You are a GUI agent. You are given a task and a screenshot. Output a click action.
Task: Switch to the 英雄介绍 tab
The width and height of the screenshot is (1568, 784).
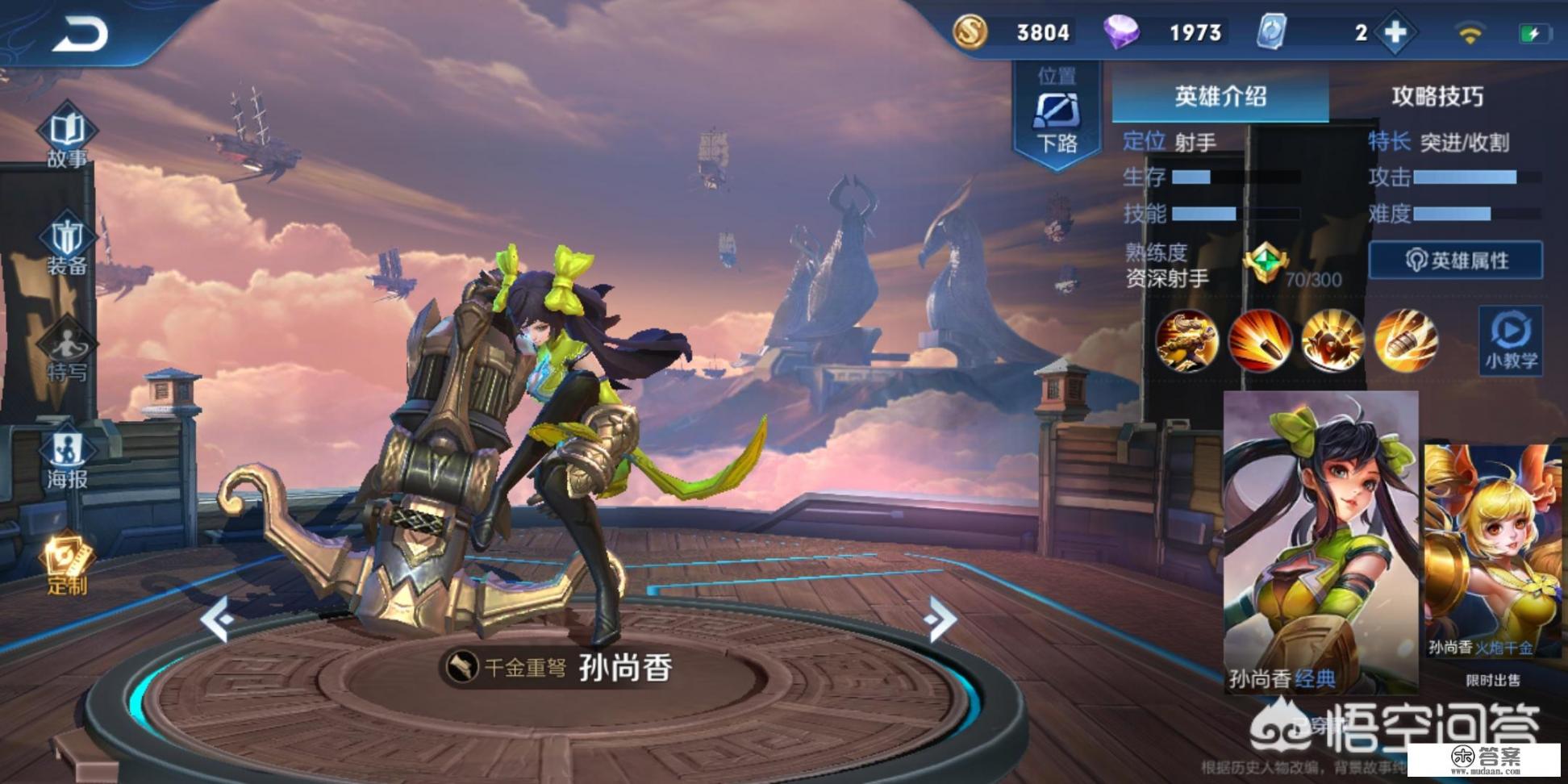pyautogui.click(x=1220, y=97)
